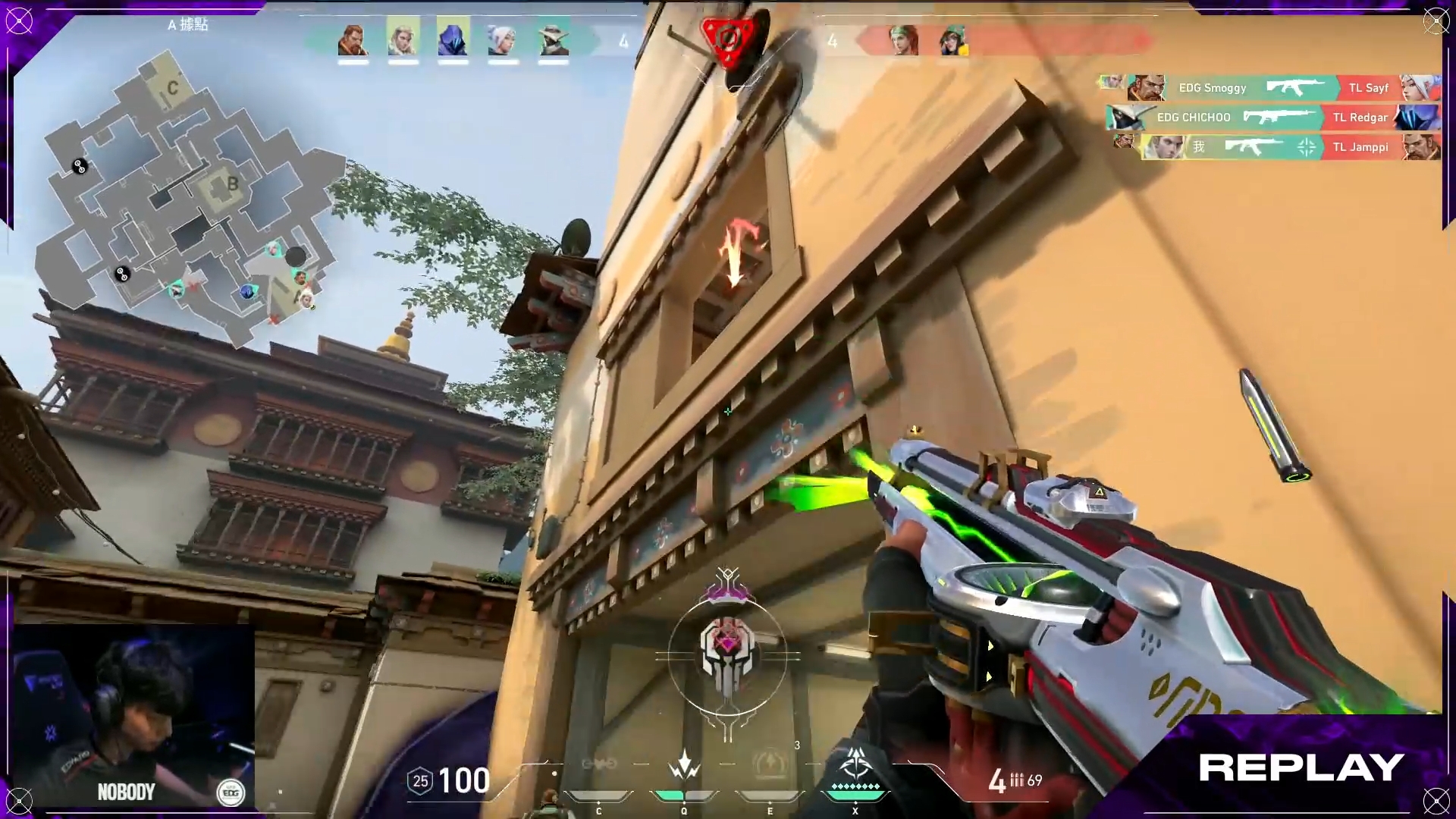Select the Cypher portrait with white hat
This screenshot has width=1456, height=819.
click(553, 39)
